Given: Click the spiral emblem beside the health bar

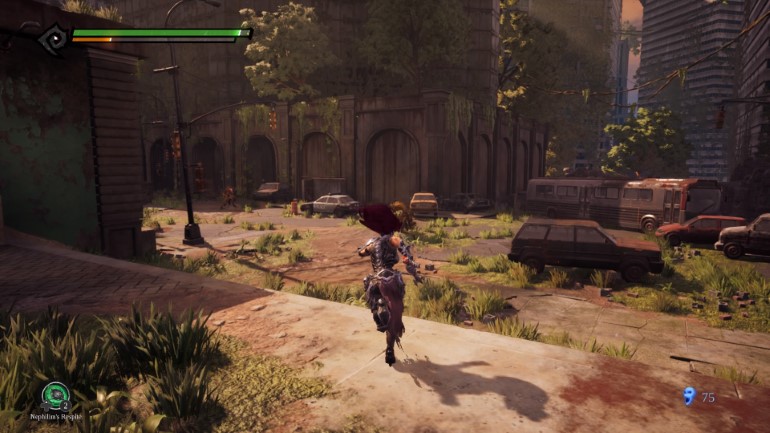Looking at the screenshot, I should pos(52,39).
